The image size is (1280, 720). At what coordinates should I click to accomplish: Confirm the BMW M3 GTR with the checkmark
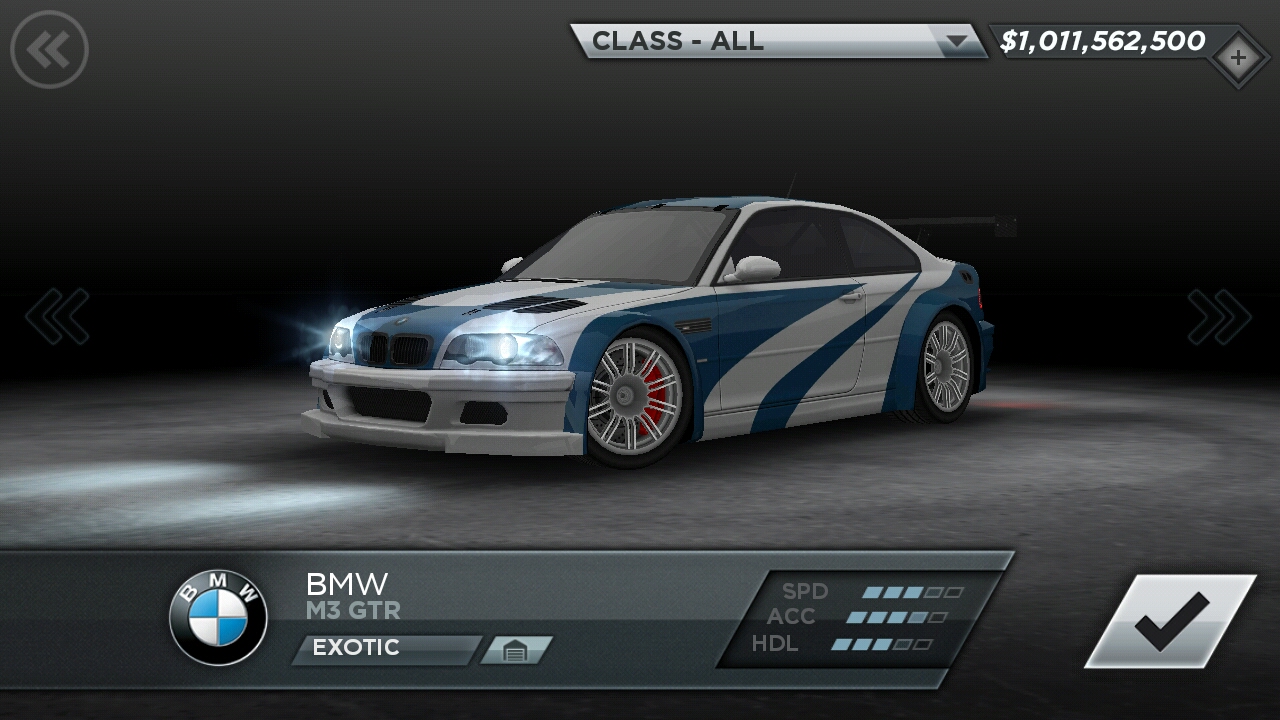pyautogui.click(x=1171, y=621)
